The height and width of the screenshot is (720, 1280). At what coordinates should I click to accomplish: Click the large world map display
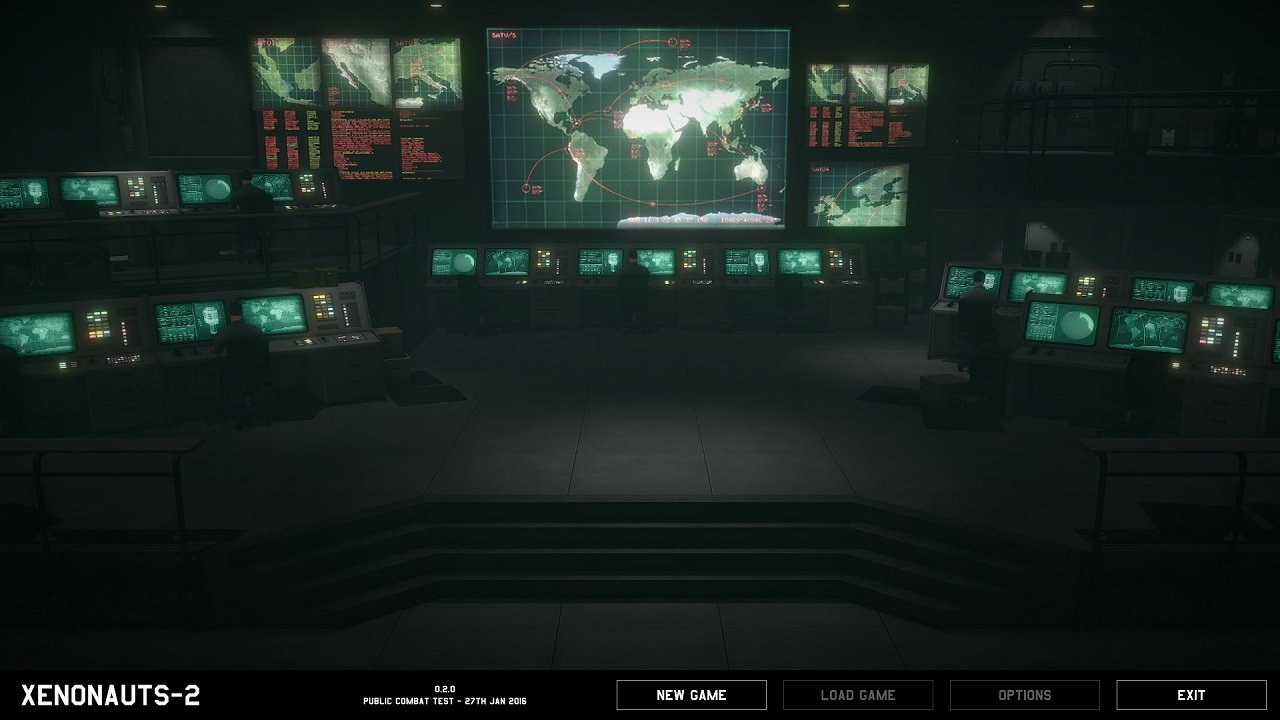[640, 125]
